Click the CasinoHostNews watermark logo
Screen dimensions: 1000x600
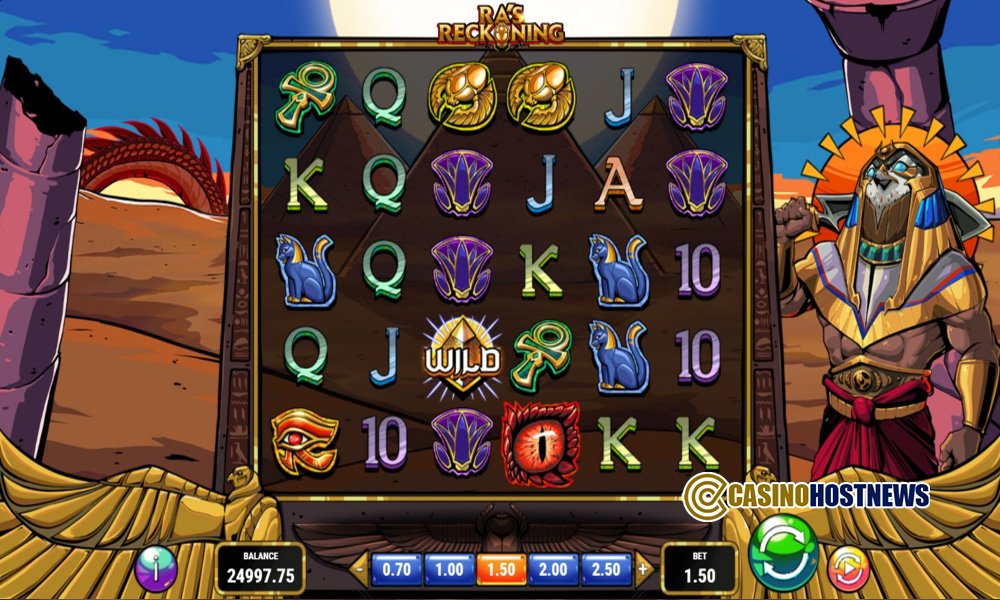(806, 494)
